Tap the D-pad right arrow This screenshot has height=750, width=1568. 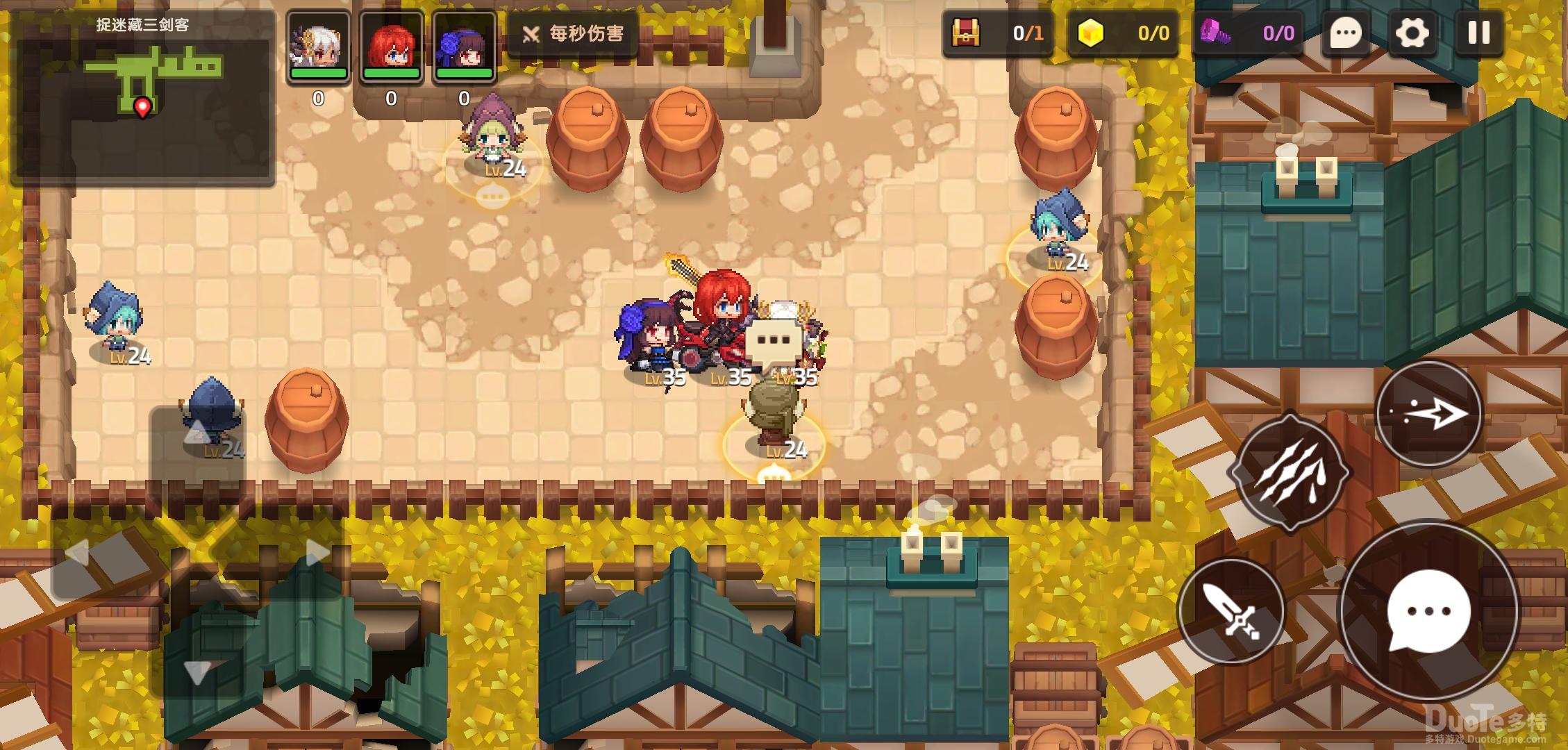click(x=317, y=553)
